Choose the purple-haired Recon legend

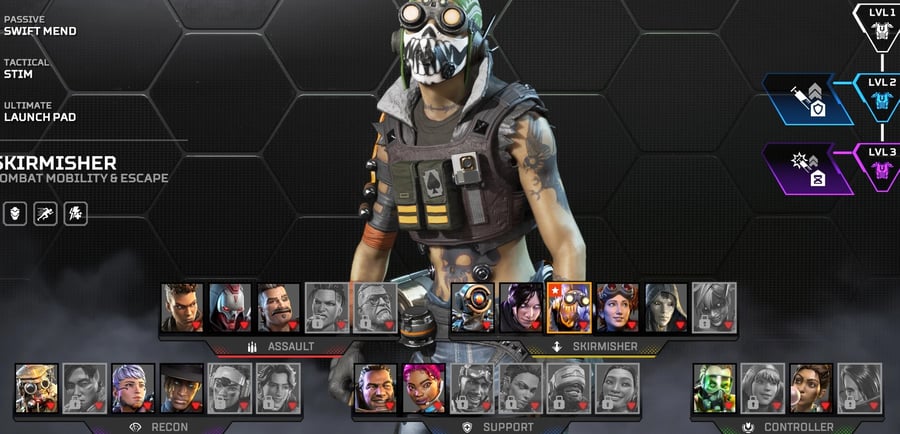coord(133,387)
